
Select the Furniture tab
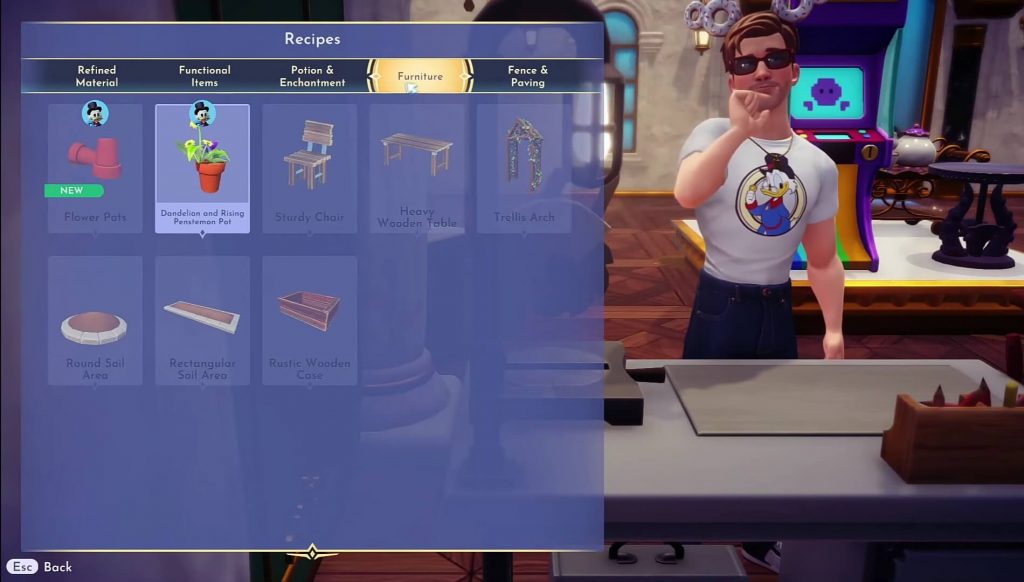click(420, 76)
